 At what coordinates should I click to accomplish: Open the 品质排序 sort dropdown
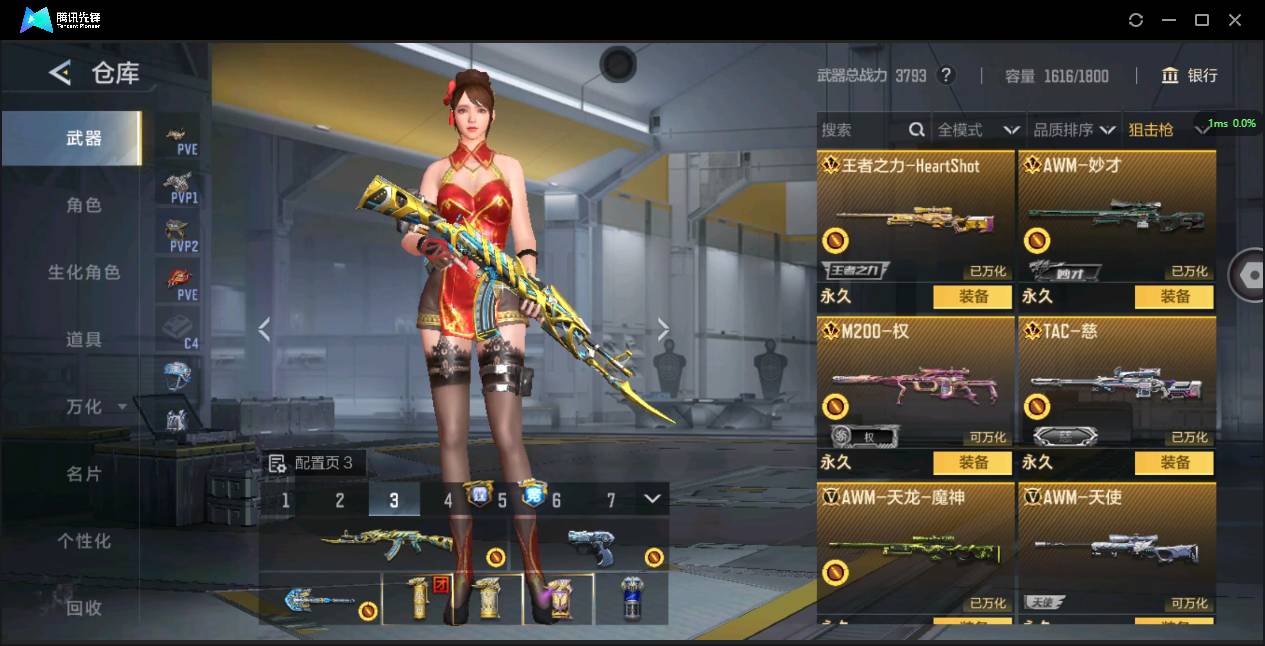point(1074,130)
